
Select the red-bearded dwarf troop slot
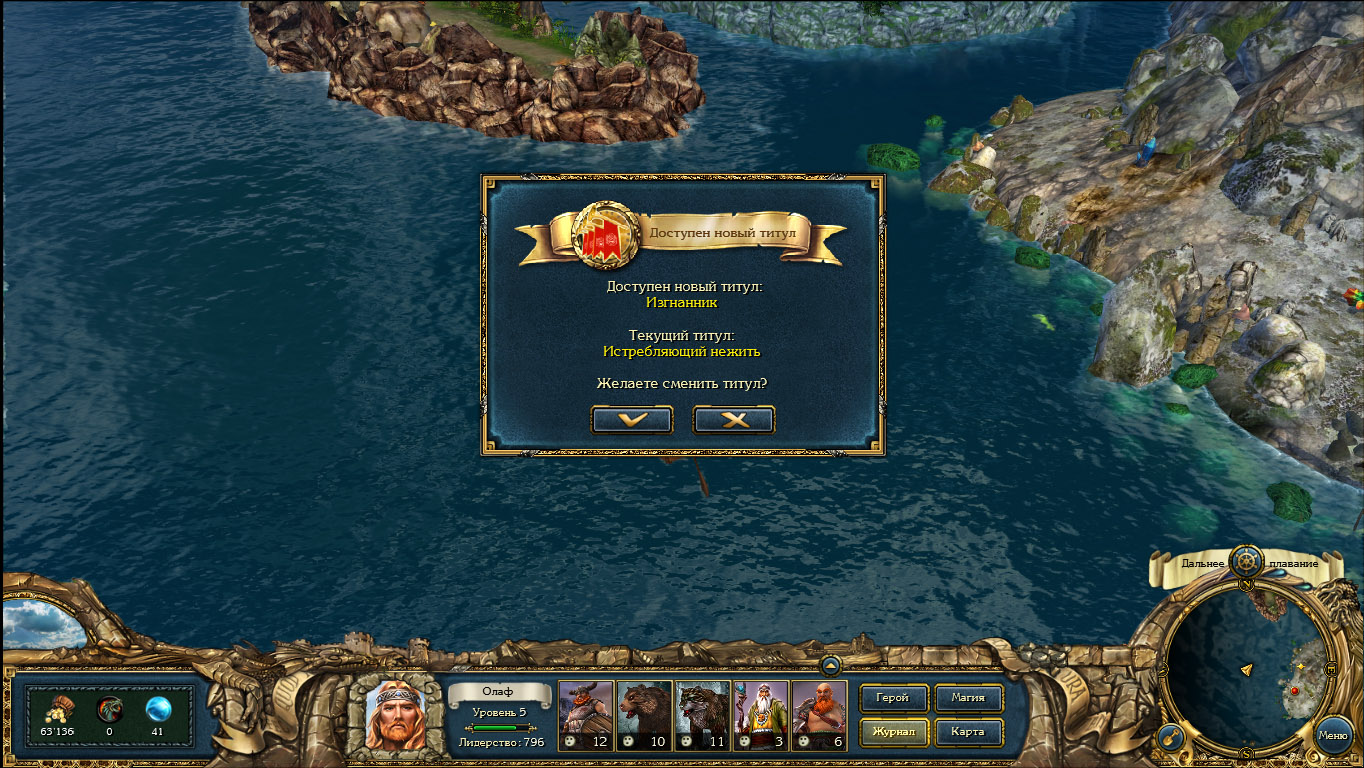pyautogui.click(x=818, y=715)
